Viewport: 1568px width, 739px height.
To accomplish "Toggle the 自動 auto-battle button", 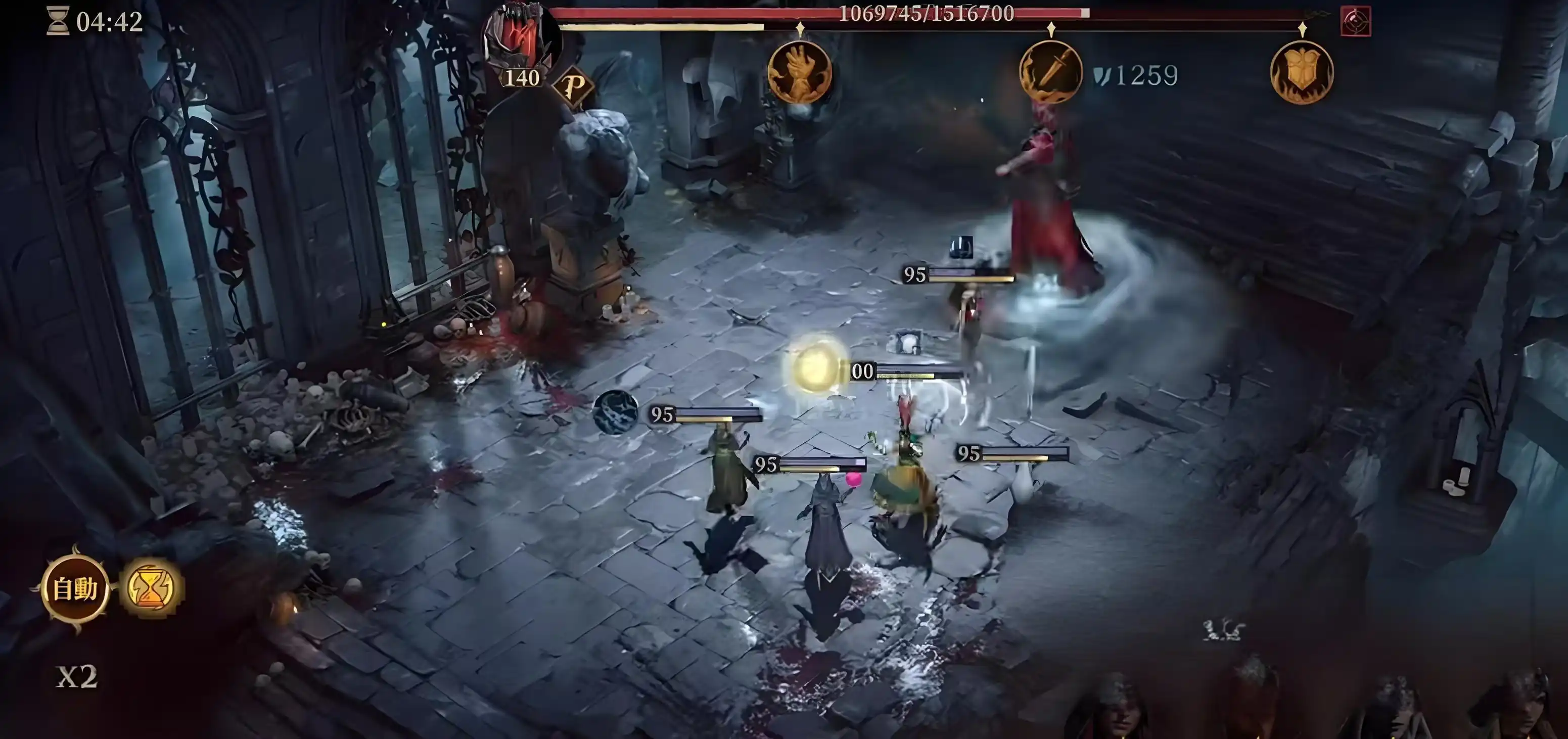I will tap(75, 589).
